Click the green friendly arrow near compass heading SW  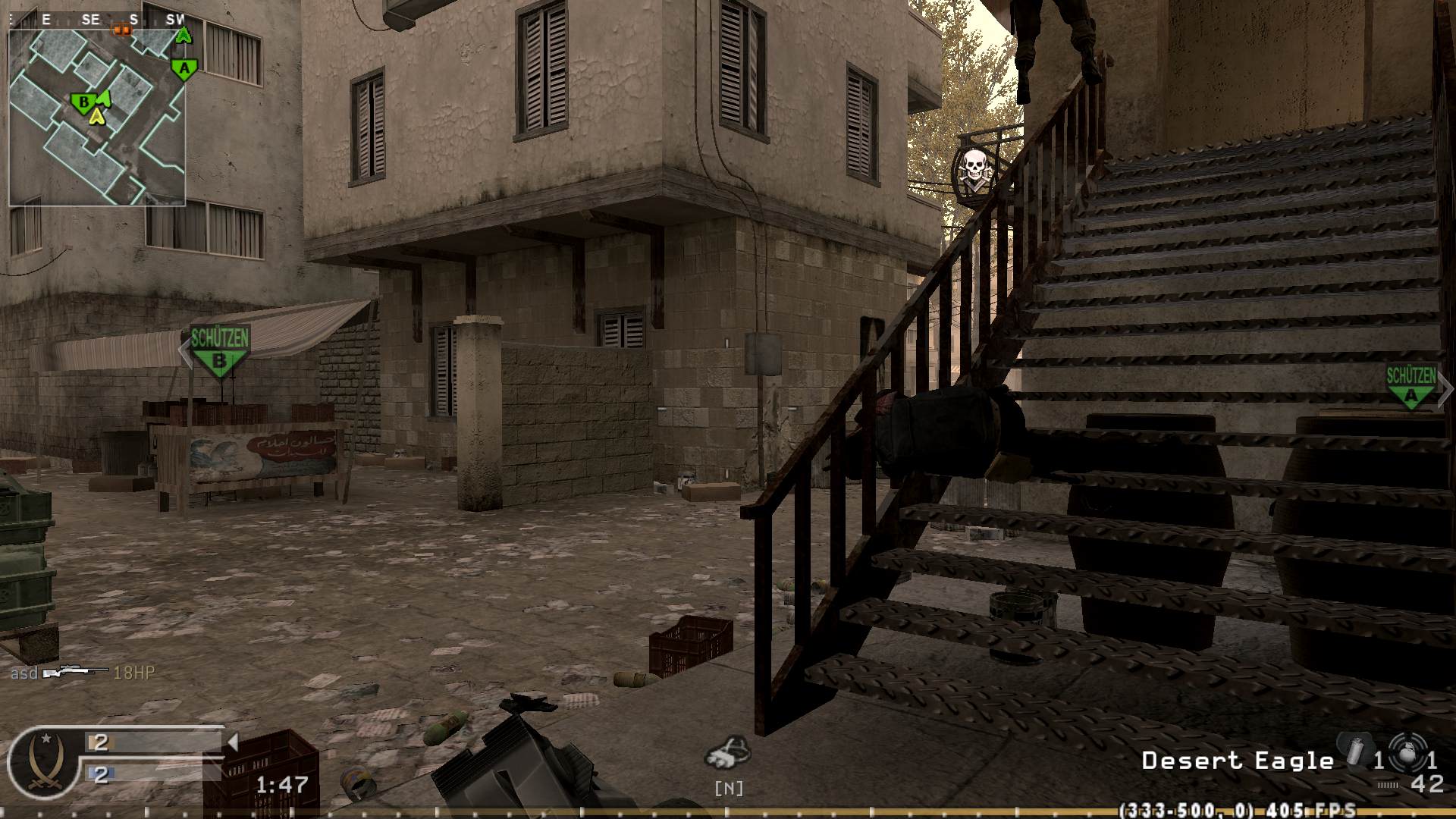click(x=184, y=35)
